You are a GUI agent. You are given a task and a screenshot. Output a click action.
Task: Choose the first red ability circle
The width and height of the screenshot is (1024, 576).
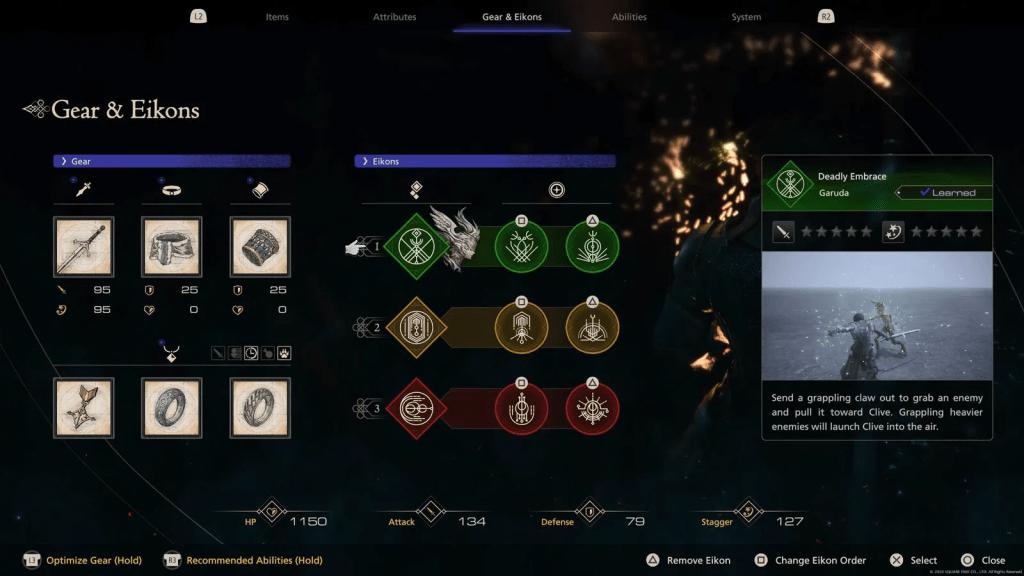[521, 410]
